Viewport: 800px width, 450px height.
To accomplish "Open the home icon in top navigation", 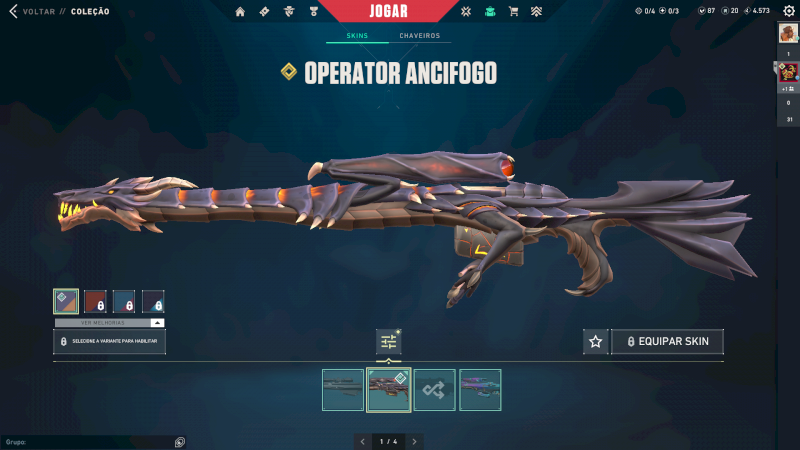I will (x=240, y=12).
